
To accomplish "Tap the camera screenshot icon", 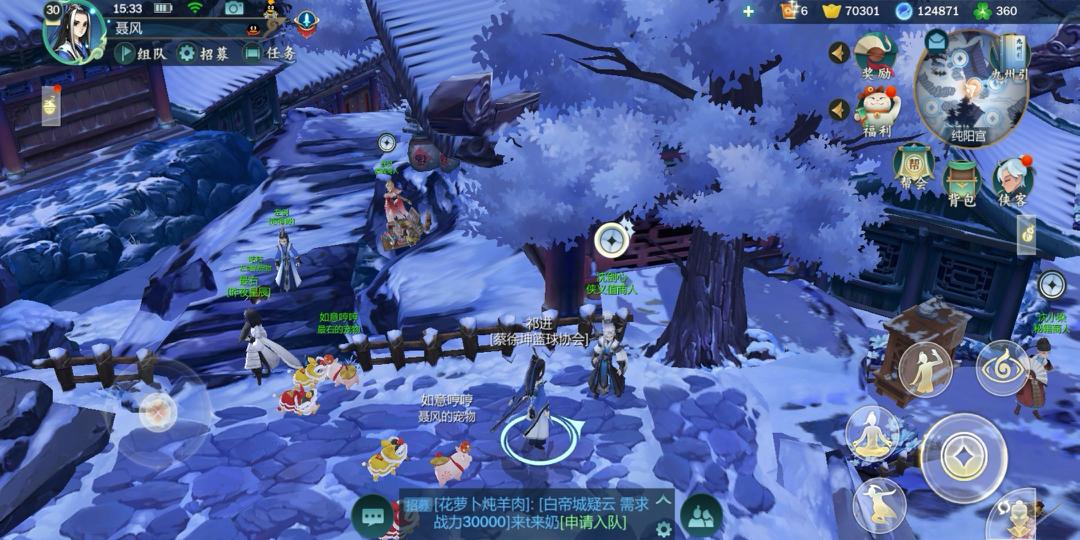I will 234,9.
